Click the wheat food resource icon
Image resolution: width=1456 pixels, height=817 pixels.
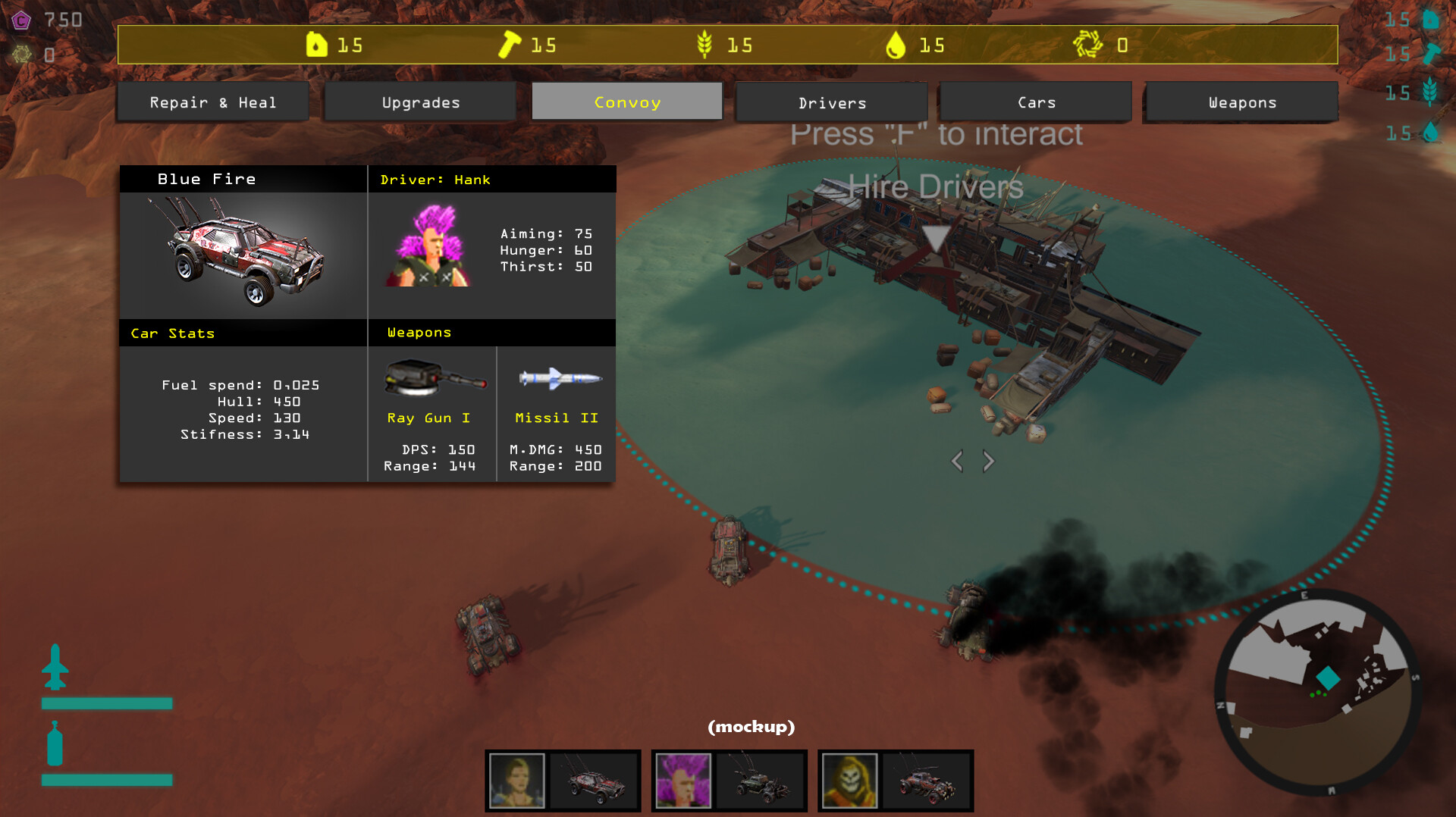click(x=705, y=45)
